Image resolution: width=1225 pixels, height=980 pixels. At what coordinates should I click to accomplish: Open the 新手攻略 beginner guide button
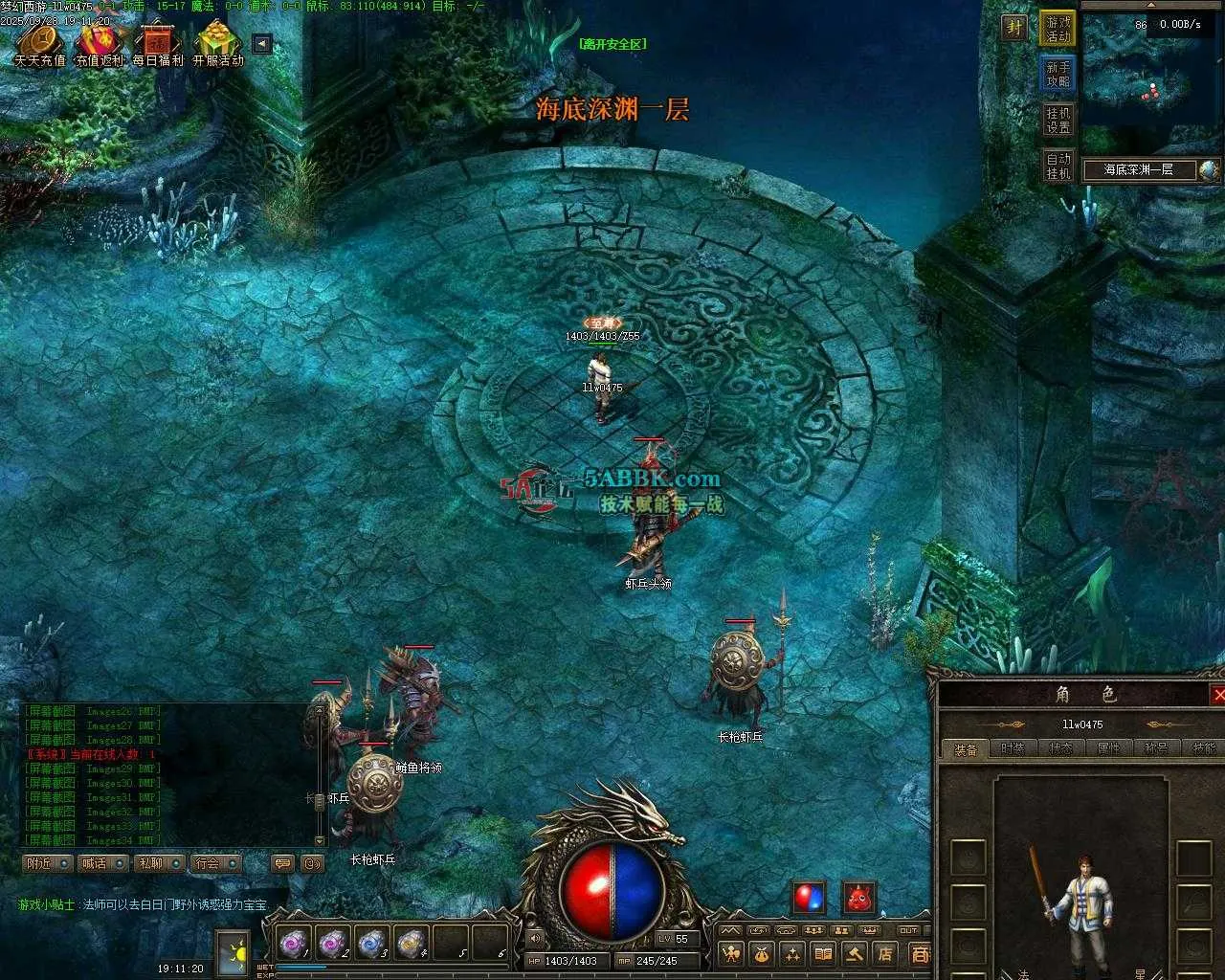[x=1058, y=75]
